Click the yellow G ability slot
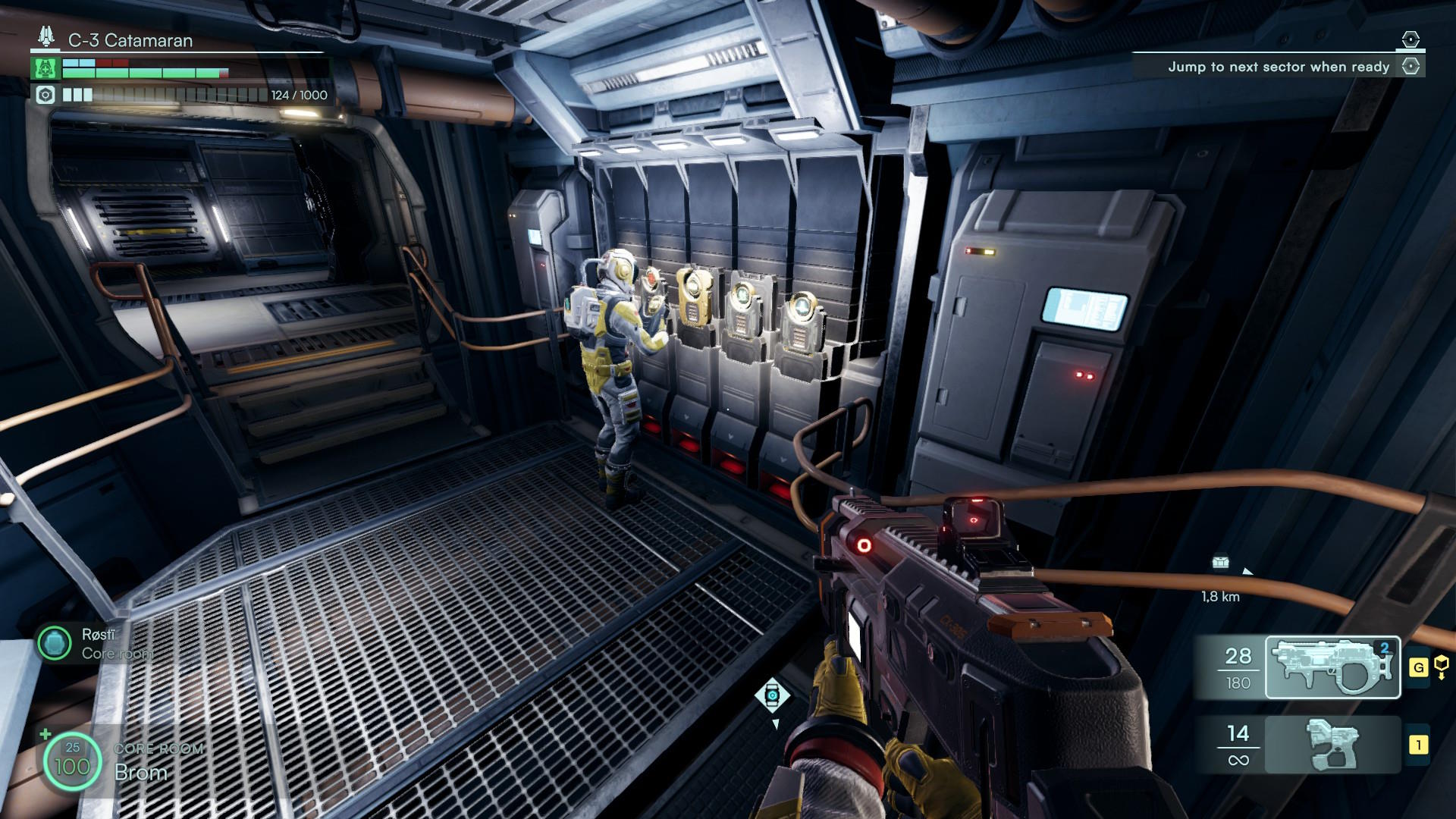1456x819 pixels. coord(1418,667)
